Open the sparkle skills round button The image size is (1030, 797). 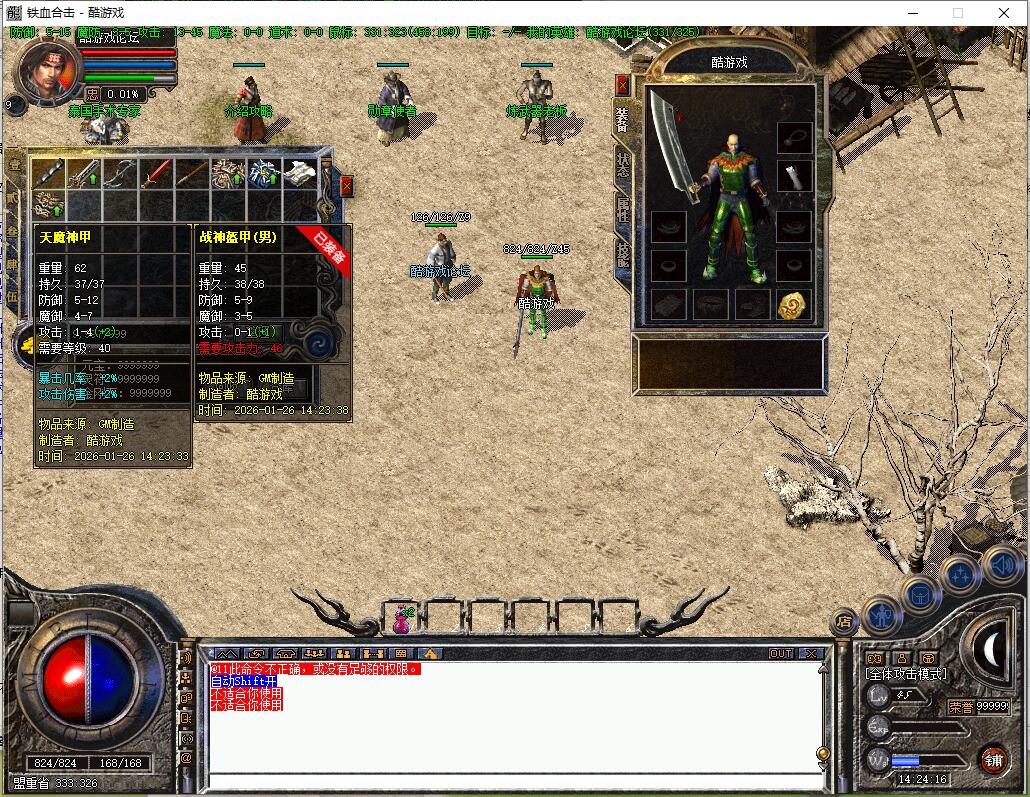[960, 575]
